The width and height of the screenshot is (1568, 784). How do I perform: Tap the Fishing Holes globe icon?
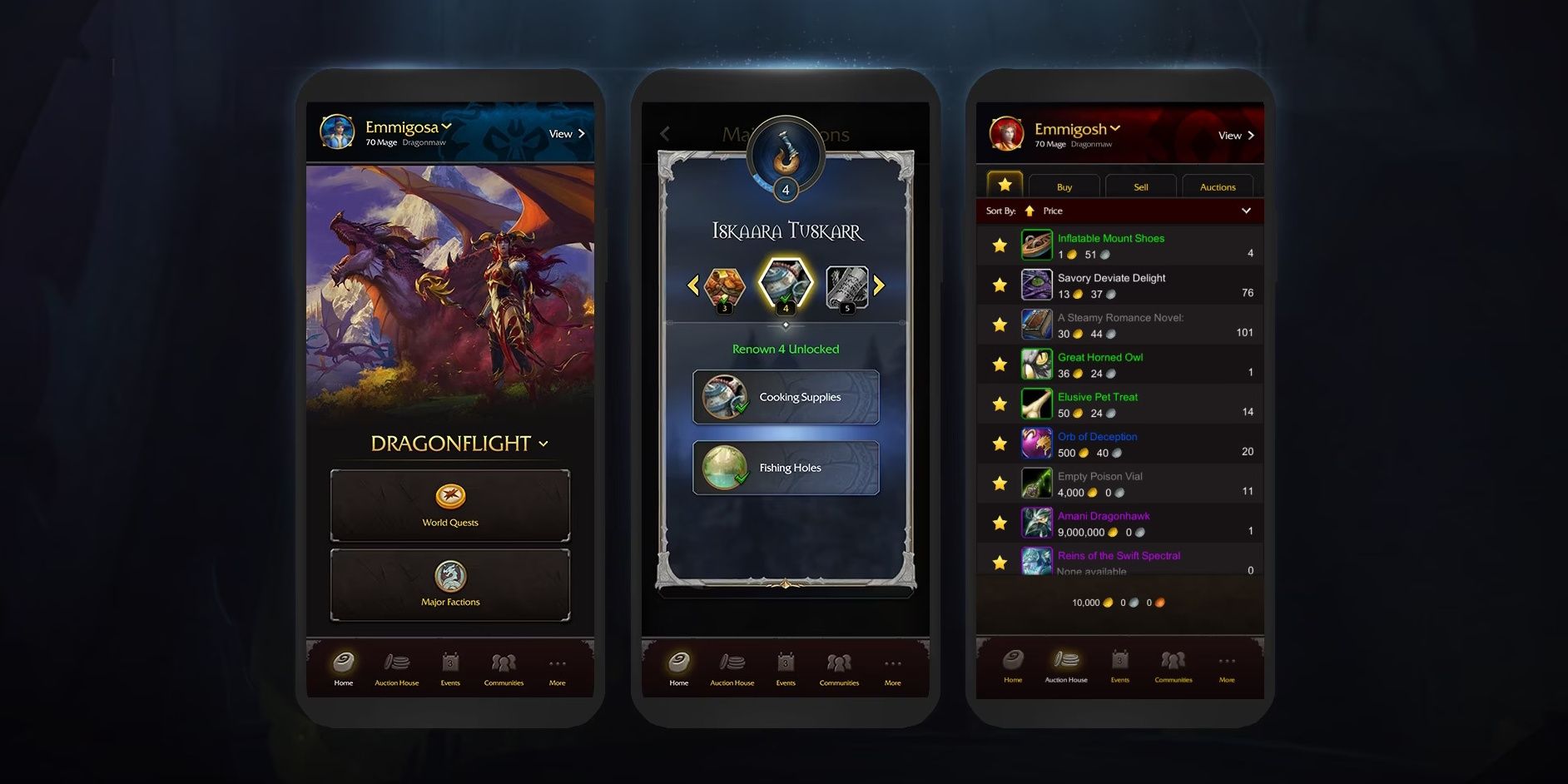(x=724, y=467)
